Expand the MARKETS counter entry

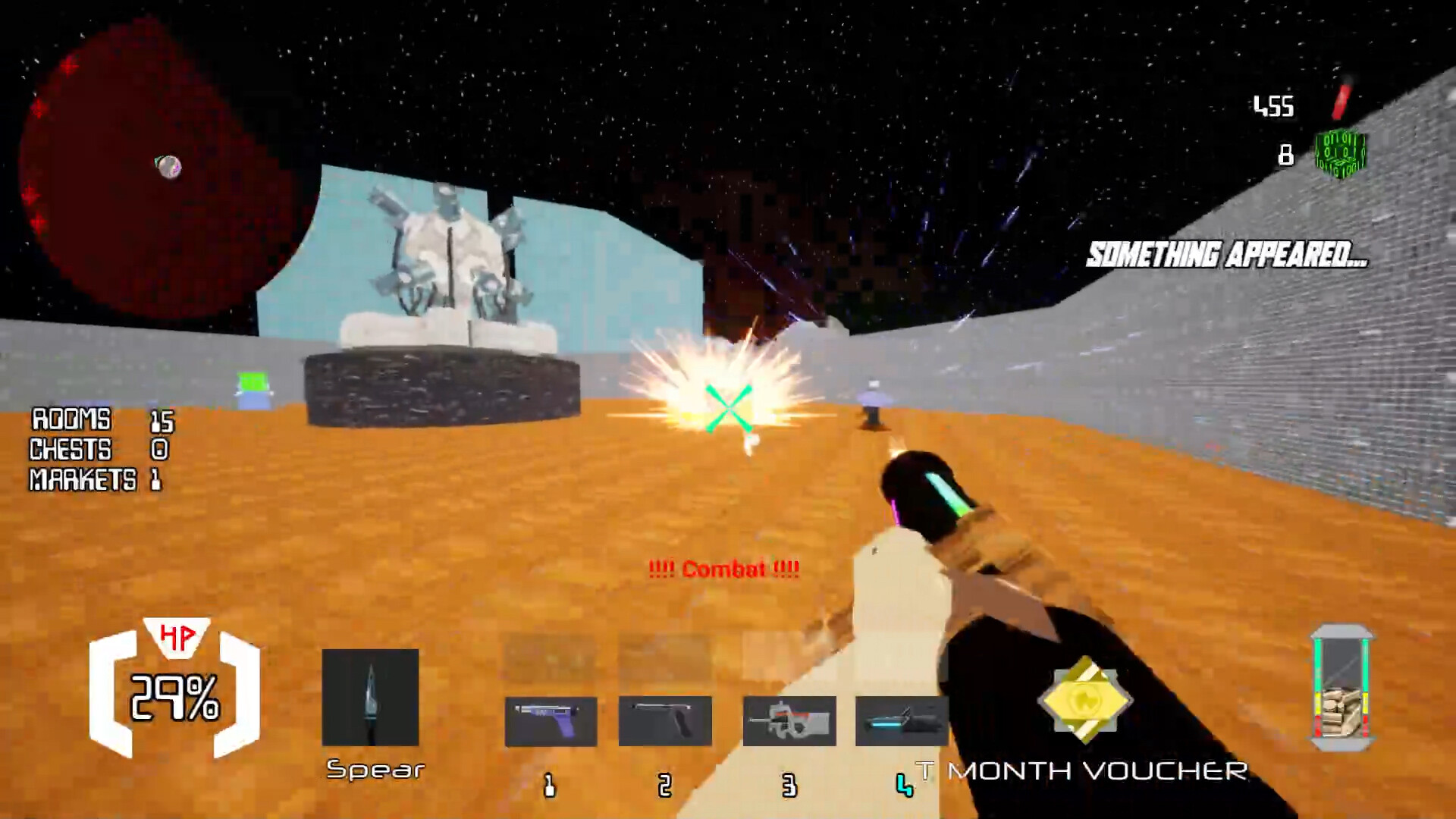(x=95, y=481)
